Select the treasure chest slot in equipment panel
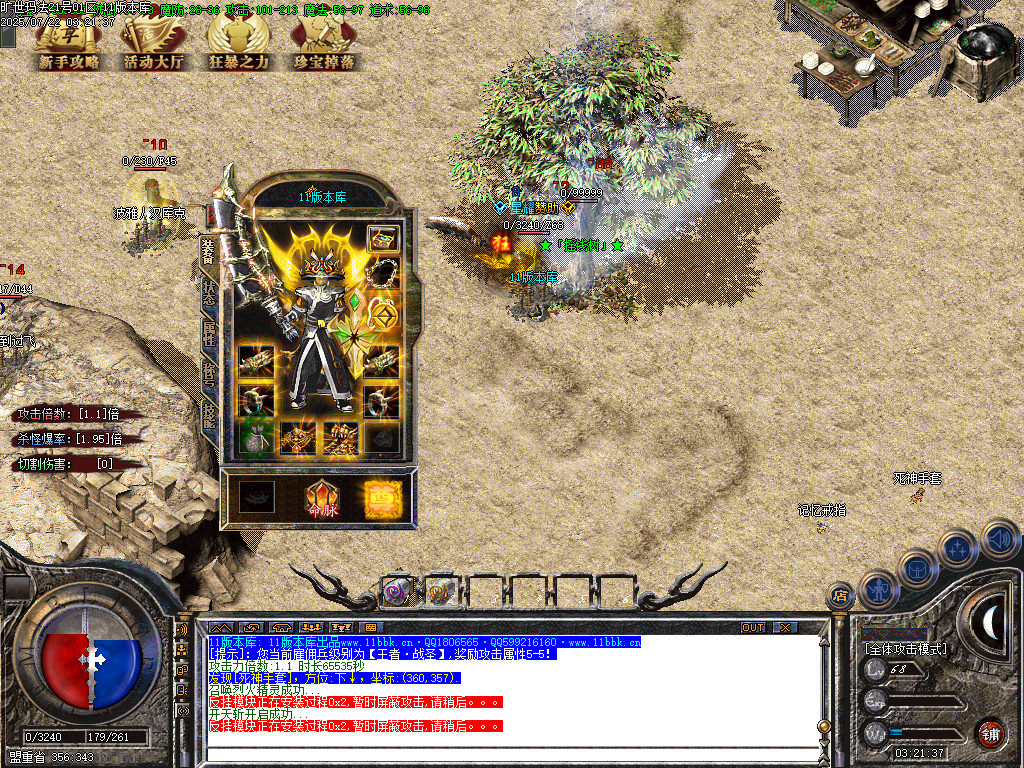The image size is (1024, 768). (383, 238)
